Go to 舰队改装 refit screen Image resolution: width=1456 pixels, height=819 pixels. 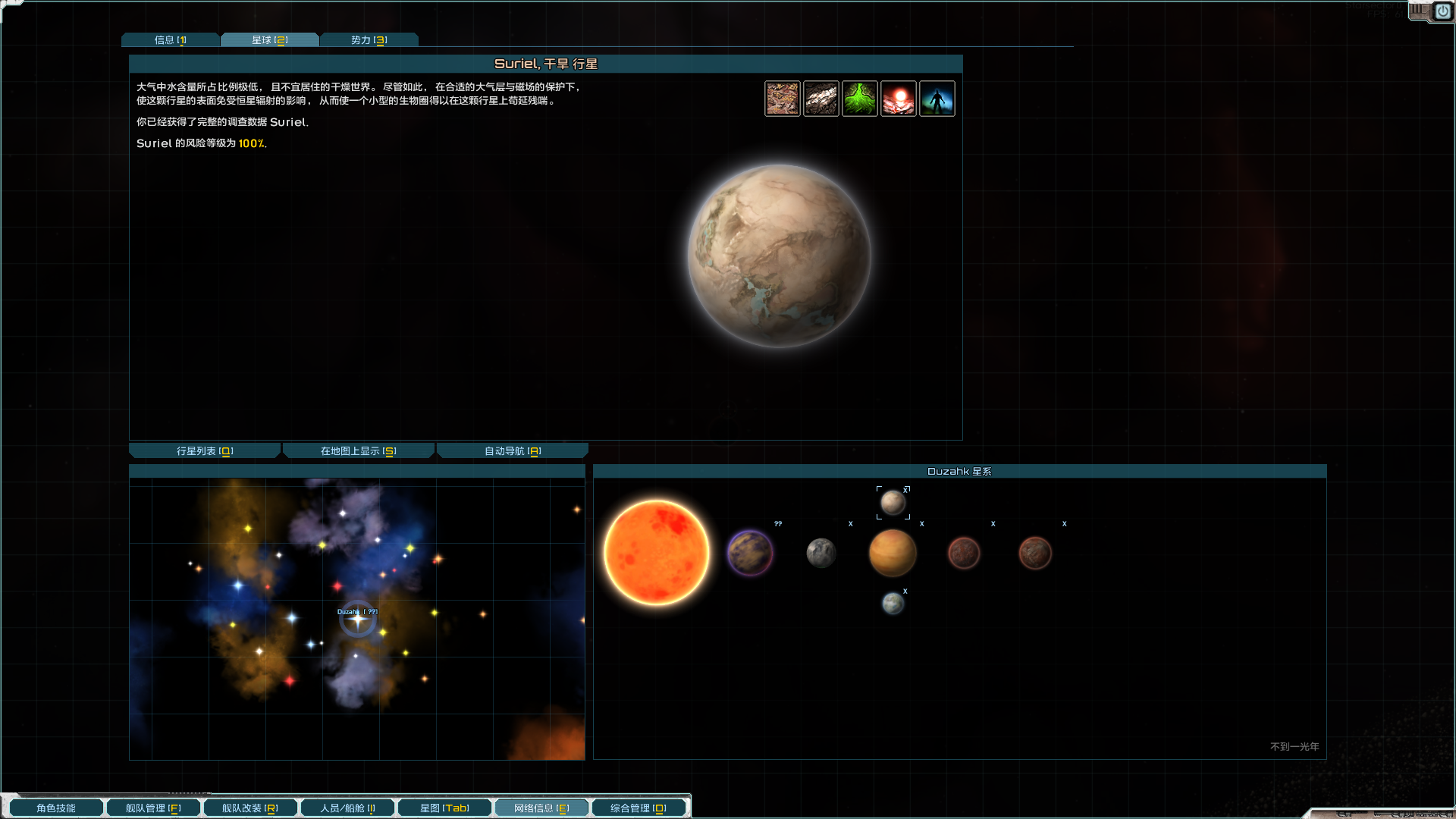[x=249, y=808]
